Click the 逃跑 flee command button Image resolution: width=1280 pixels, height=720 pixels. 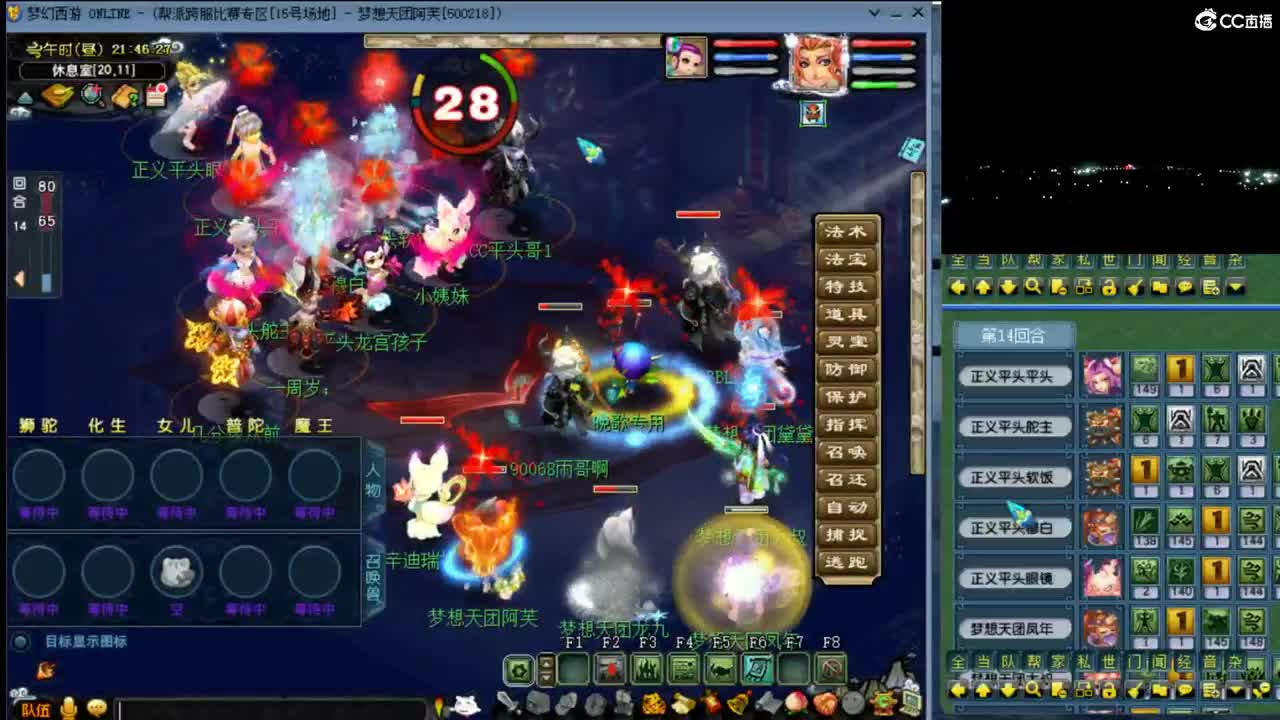848,561
